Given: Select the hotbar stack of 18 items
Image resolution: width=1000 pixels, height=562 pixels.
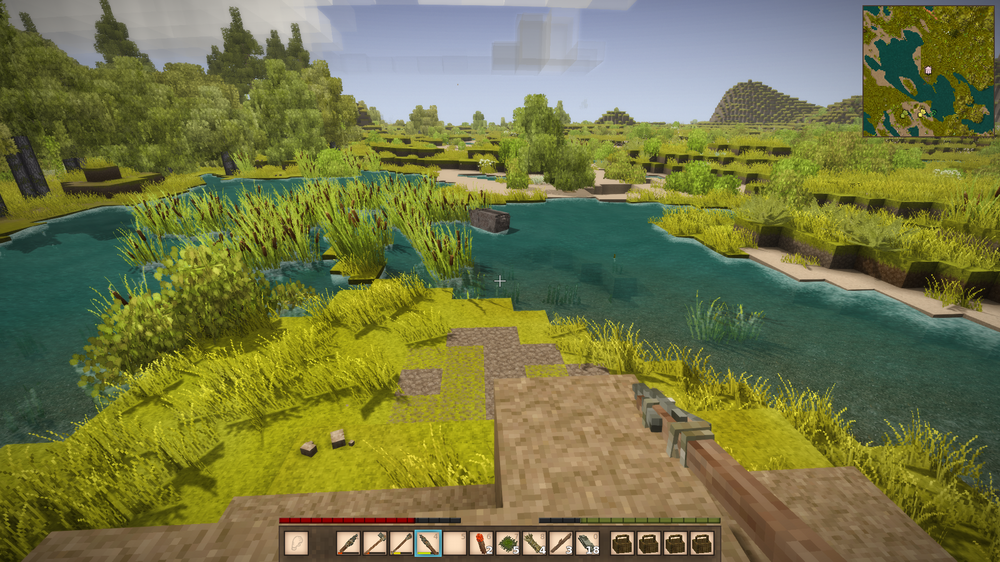Looking at the screenshot, I should click(x=587, y=544).
